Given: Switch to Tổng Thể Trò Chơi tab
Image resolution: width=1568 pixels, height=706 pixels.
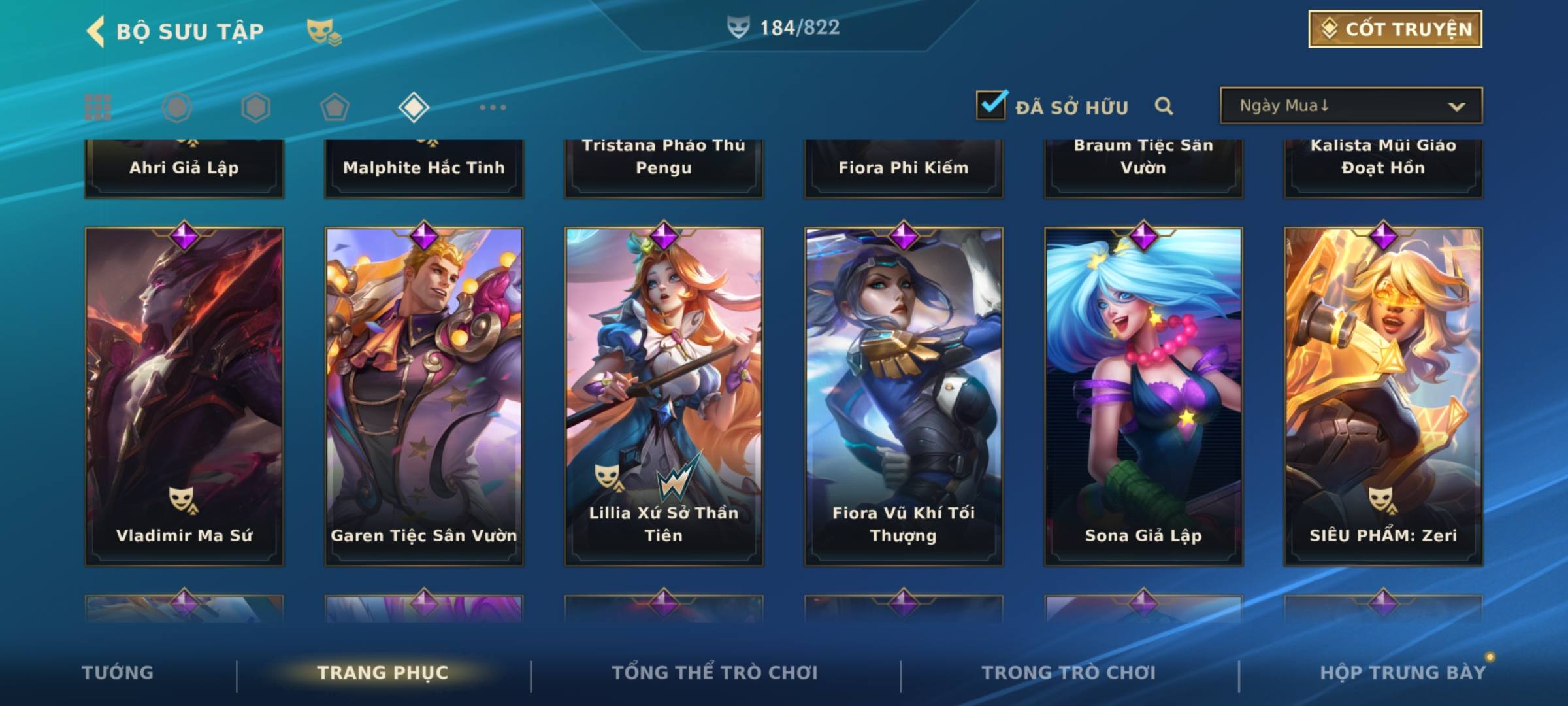Looking at the screenshot, I should coord(715,673).
